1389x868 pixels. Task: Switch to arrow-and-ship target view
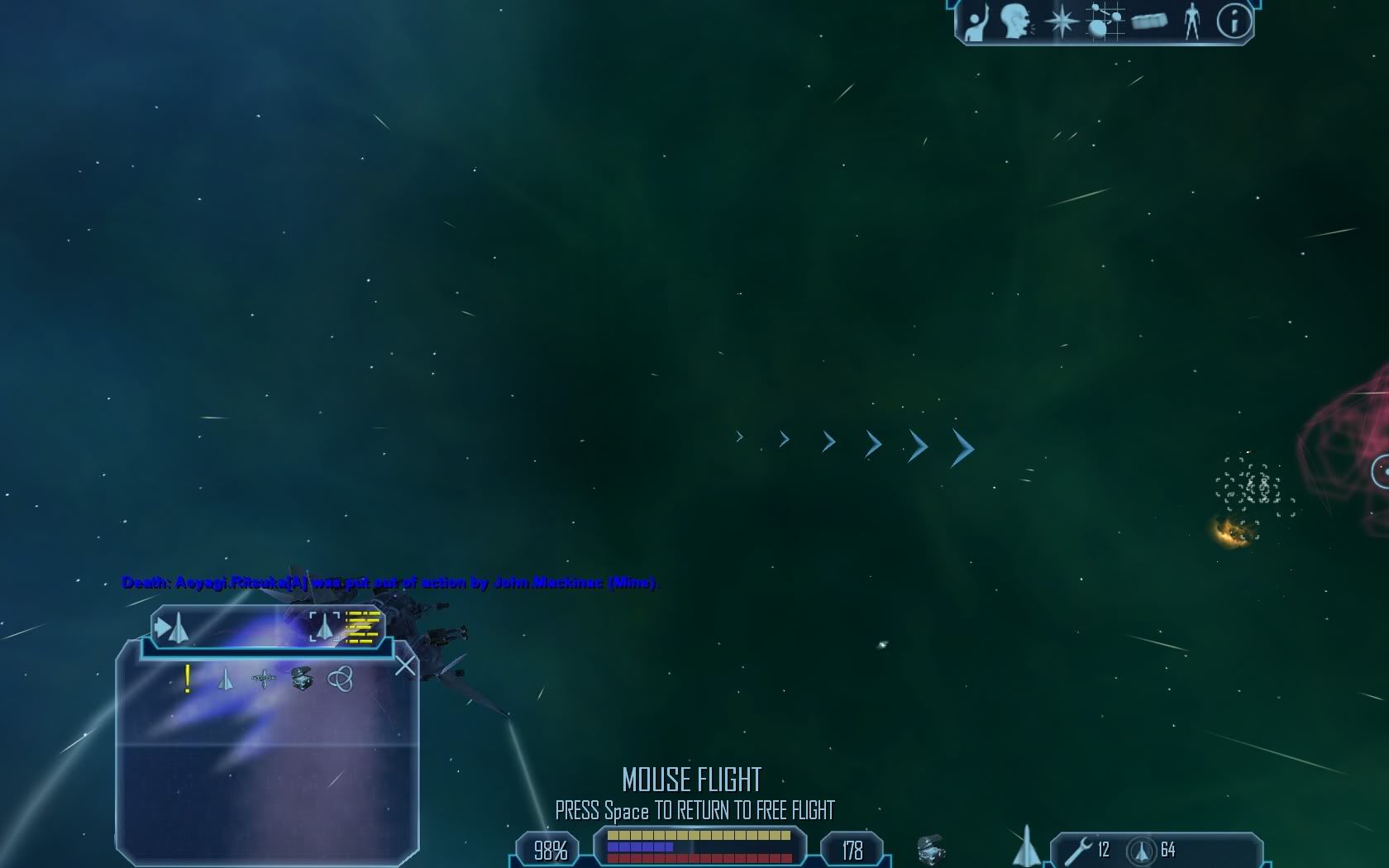point(172,628)
